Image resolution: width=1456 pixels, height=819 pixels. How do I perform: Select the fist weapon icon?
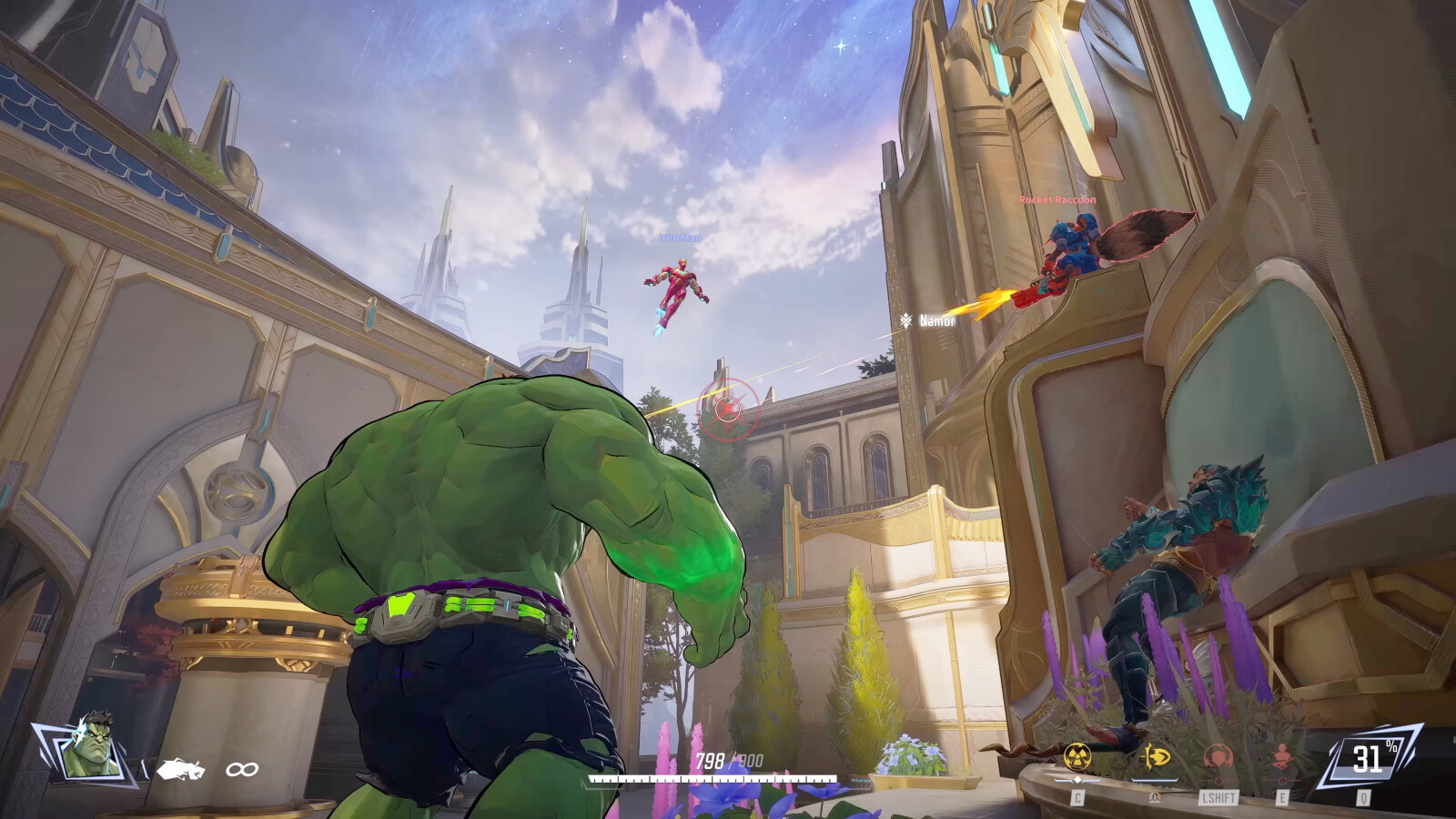[180, 770]
